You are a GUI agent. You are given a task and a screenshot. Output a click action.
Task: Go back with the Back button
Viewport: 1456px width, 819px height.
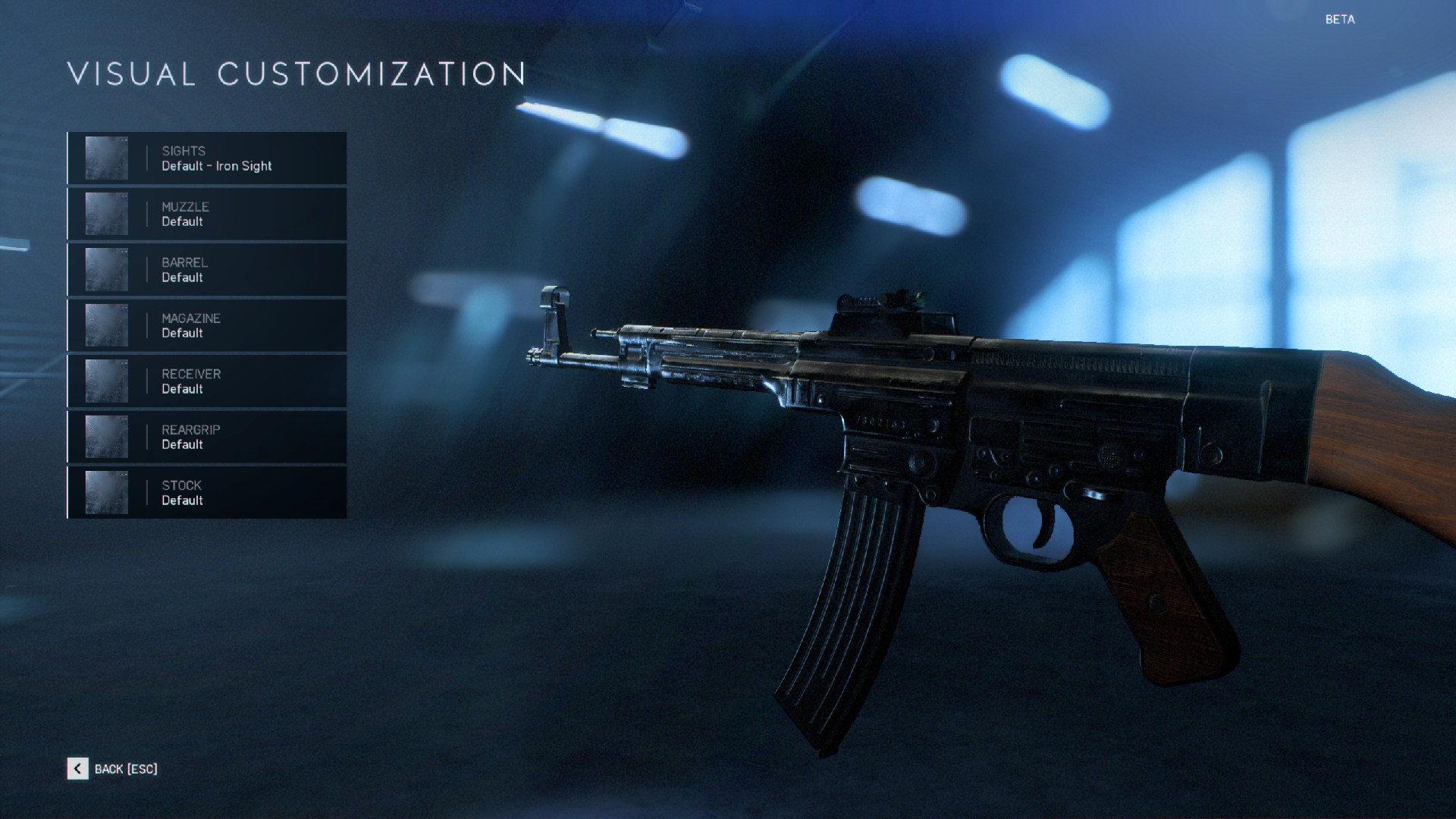click(113, 769)
